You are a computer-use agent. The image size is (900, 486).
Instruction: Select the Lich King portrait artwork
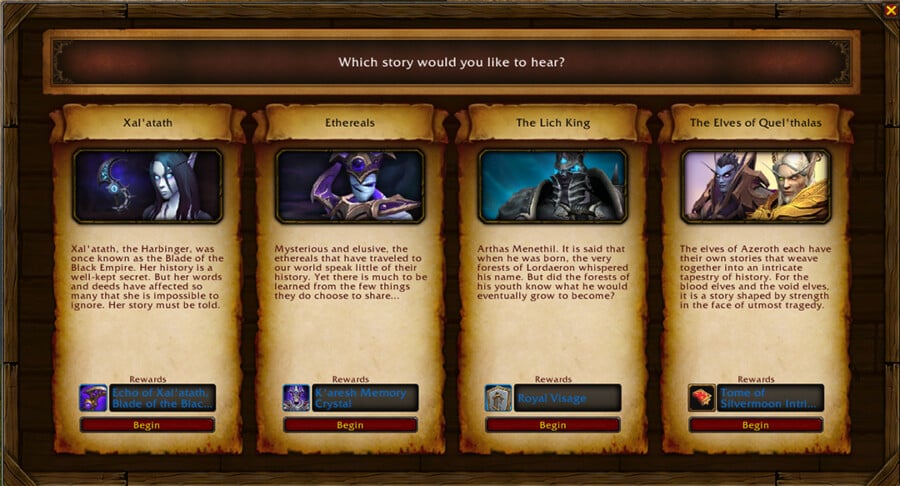coord(553,186)
